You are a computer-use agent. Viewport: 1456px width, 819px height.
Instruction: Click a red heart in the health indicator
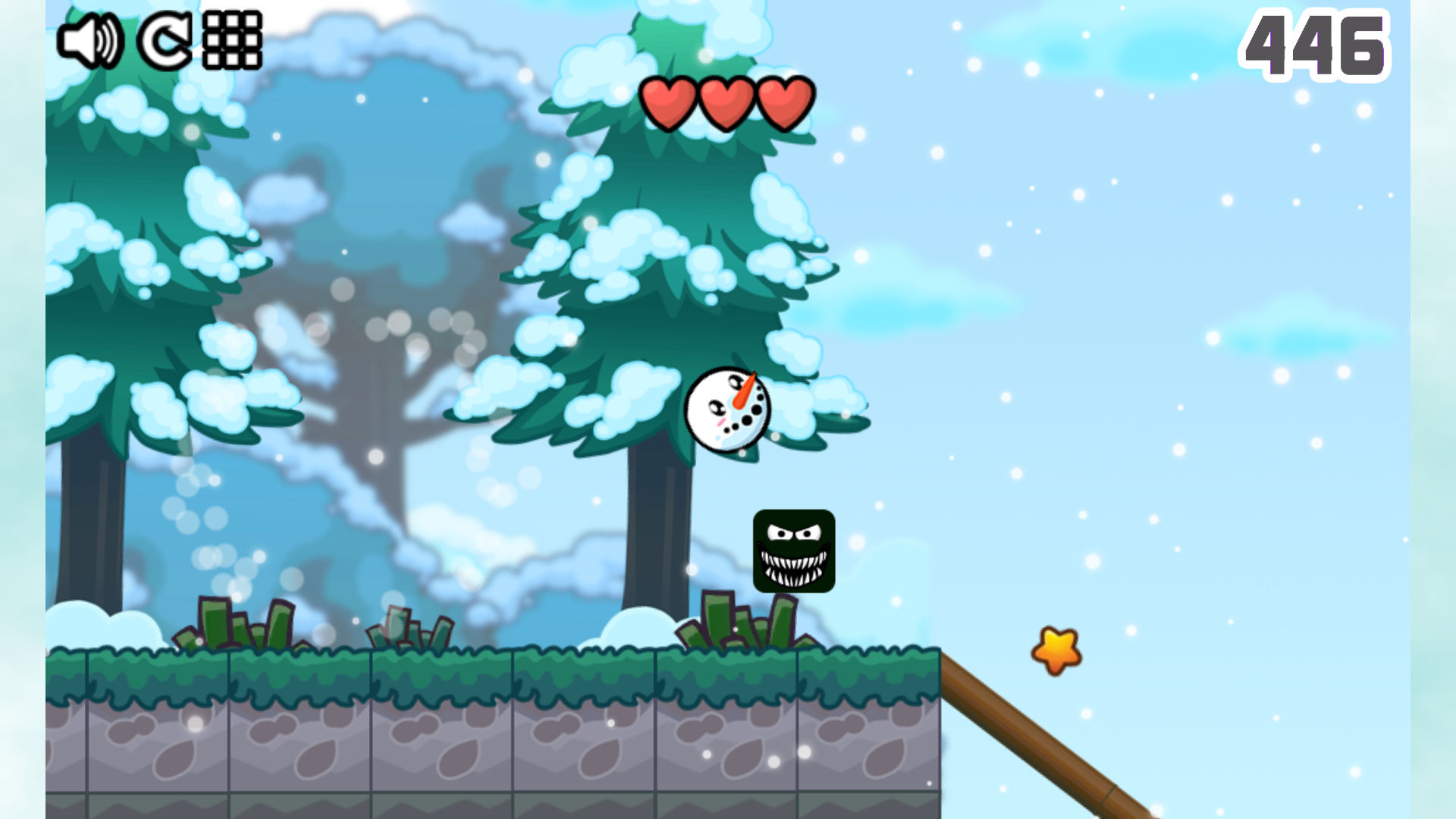pyautogui.click(x=726, y=102)
